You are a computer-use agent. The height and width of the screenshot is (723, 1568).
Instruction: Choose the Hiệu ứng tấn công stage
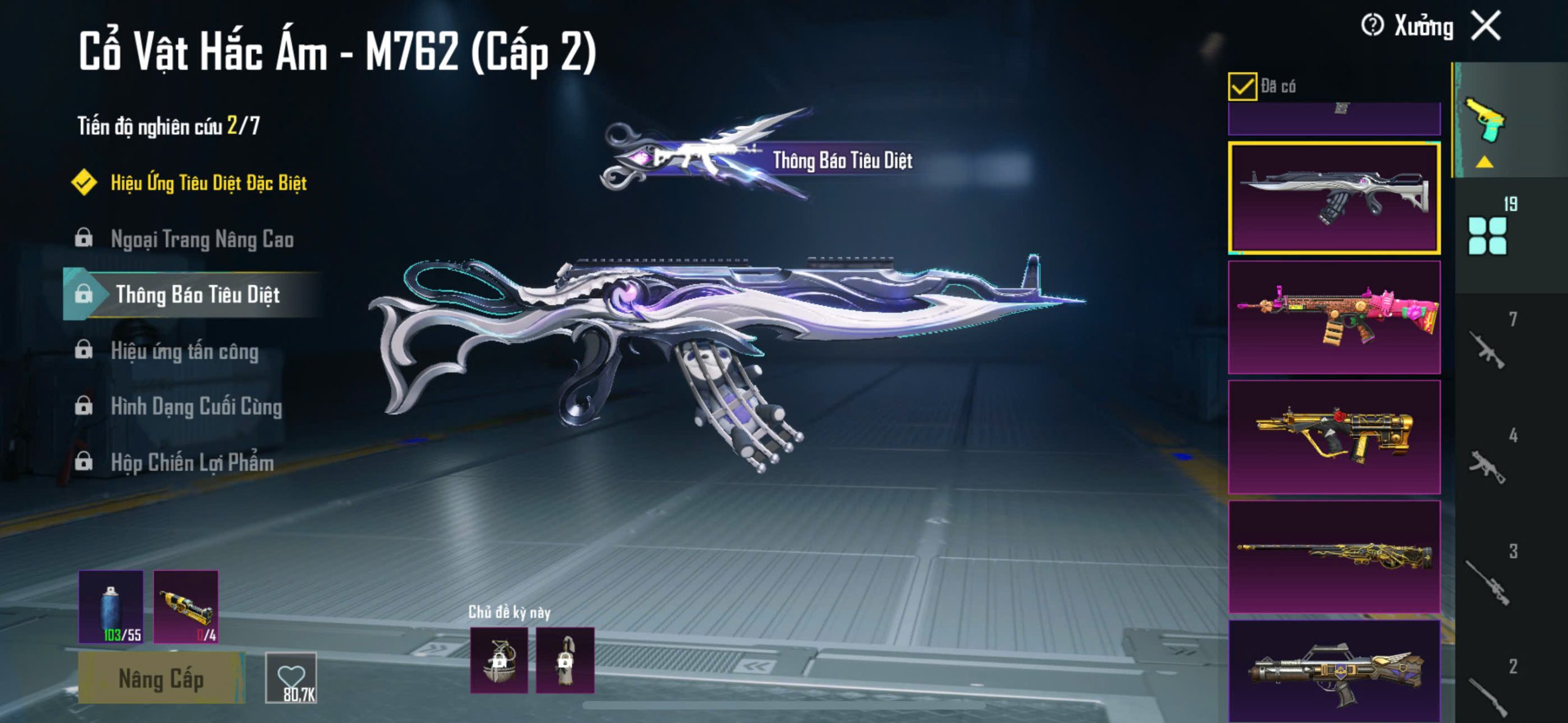(x=184, y=351)
